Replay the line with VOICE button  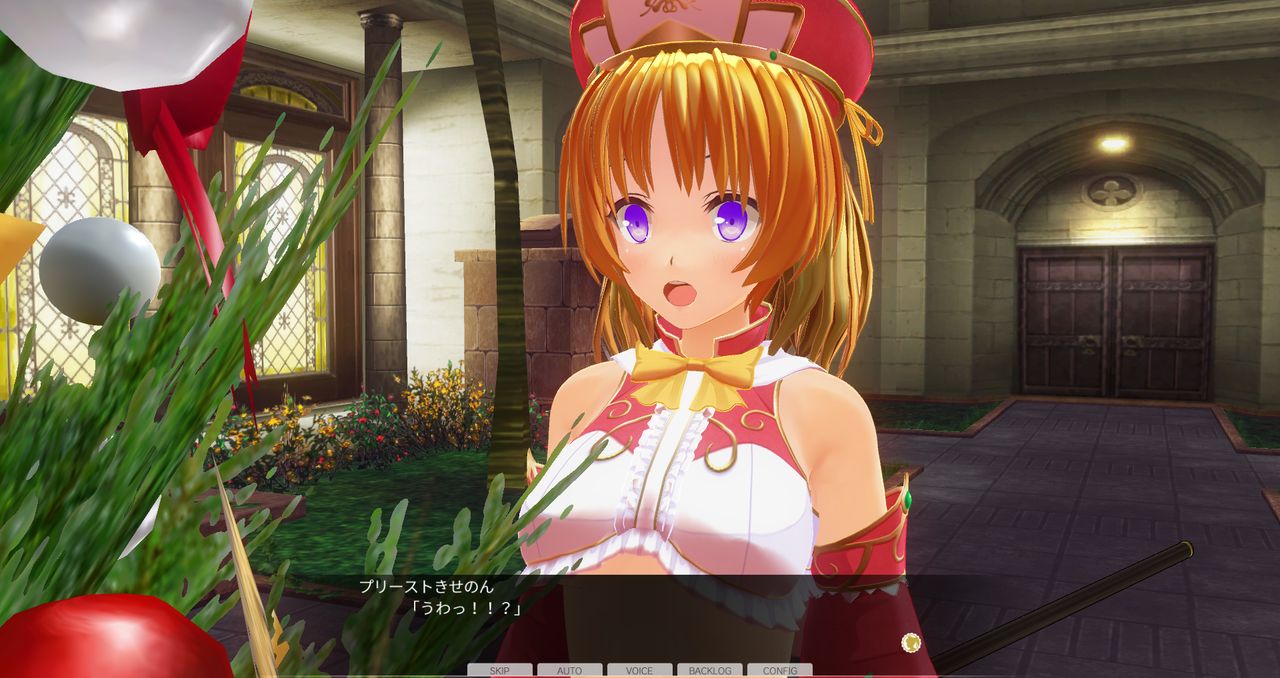point(639,670)
